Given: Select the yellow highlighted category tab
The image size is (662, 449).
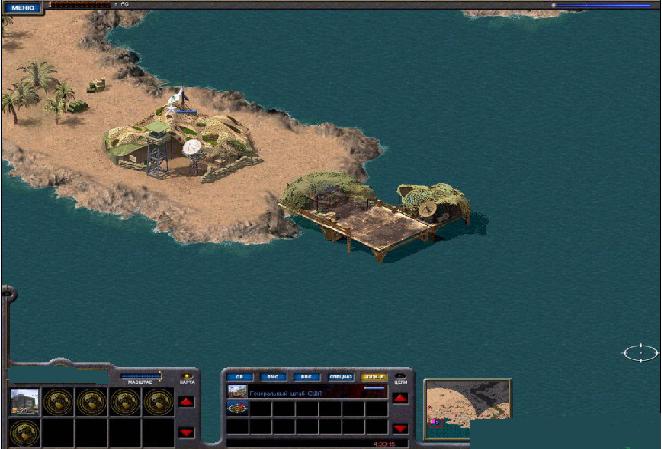Looking at the screenshot, I should pyautogui.click(x=374, y=377).
